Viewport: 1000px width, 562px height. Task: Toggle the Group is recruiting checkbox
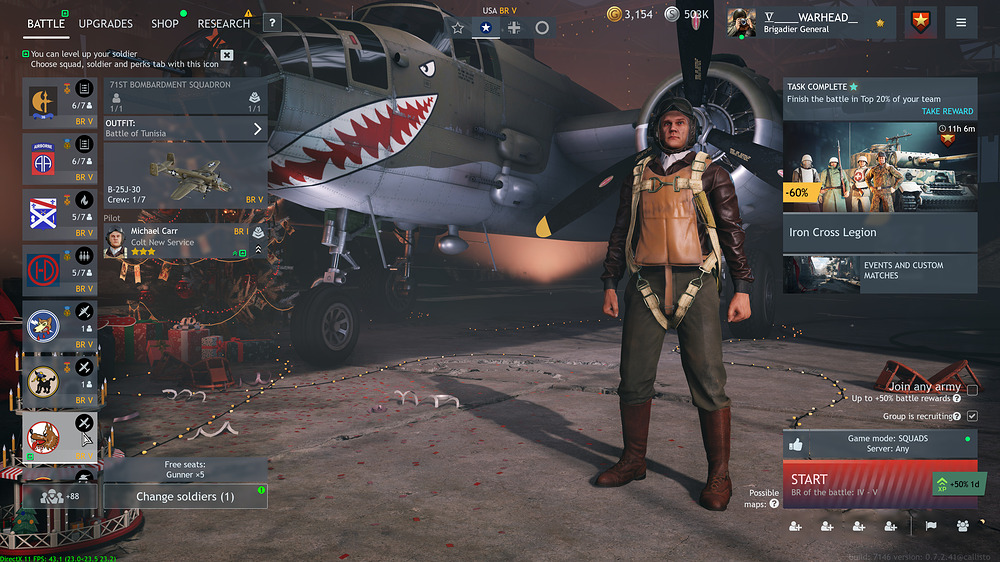coord(972,416)
